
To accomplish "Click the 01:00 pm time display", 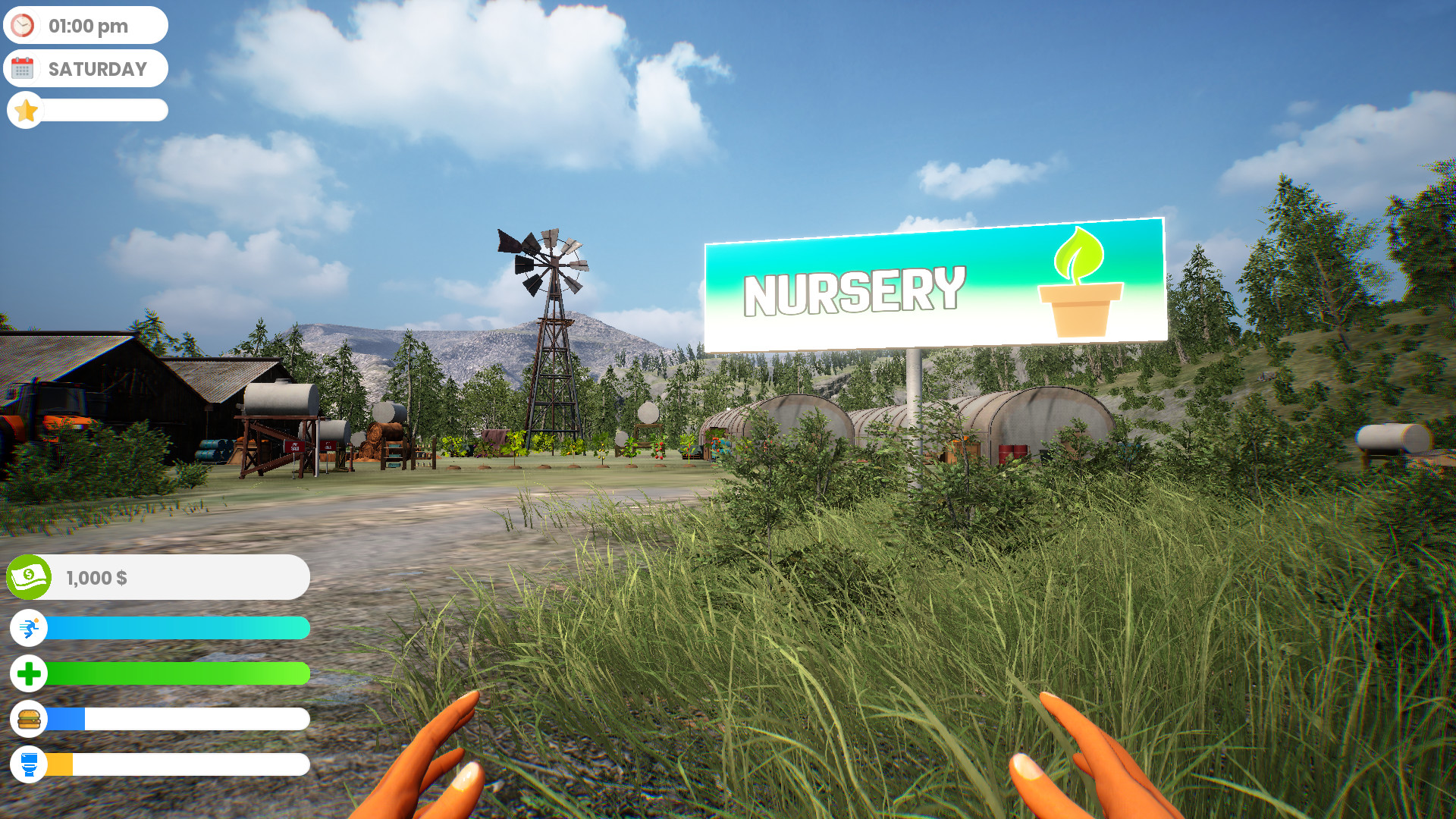I will coord(89,25).
